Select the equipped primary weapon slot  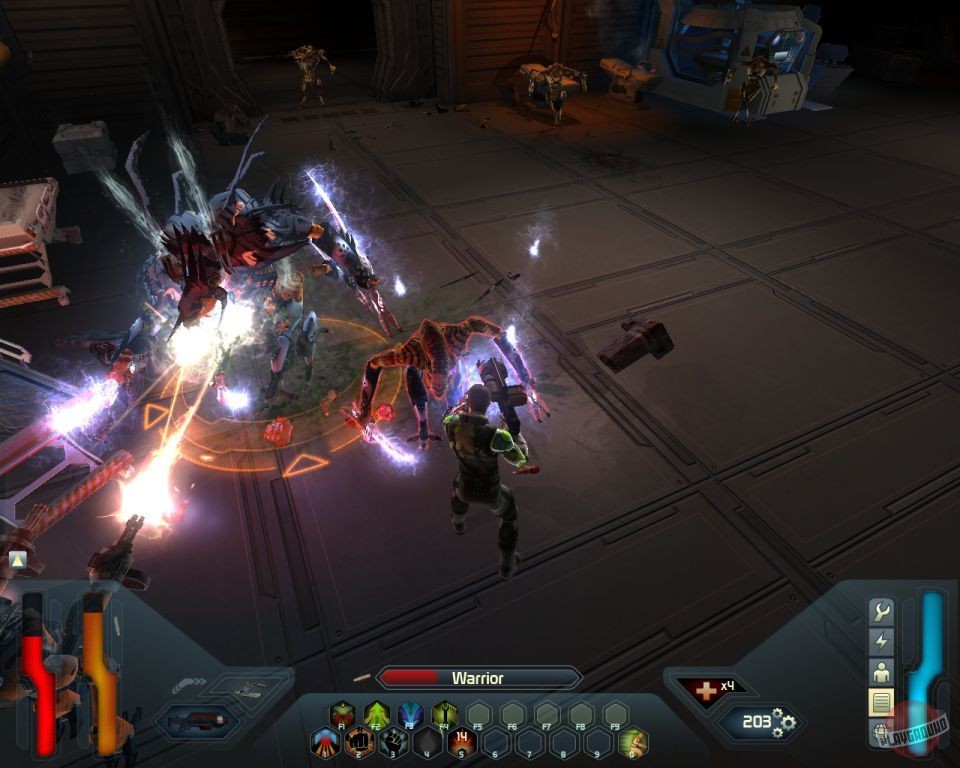(x=198, y=720)
